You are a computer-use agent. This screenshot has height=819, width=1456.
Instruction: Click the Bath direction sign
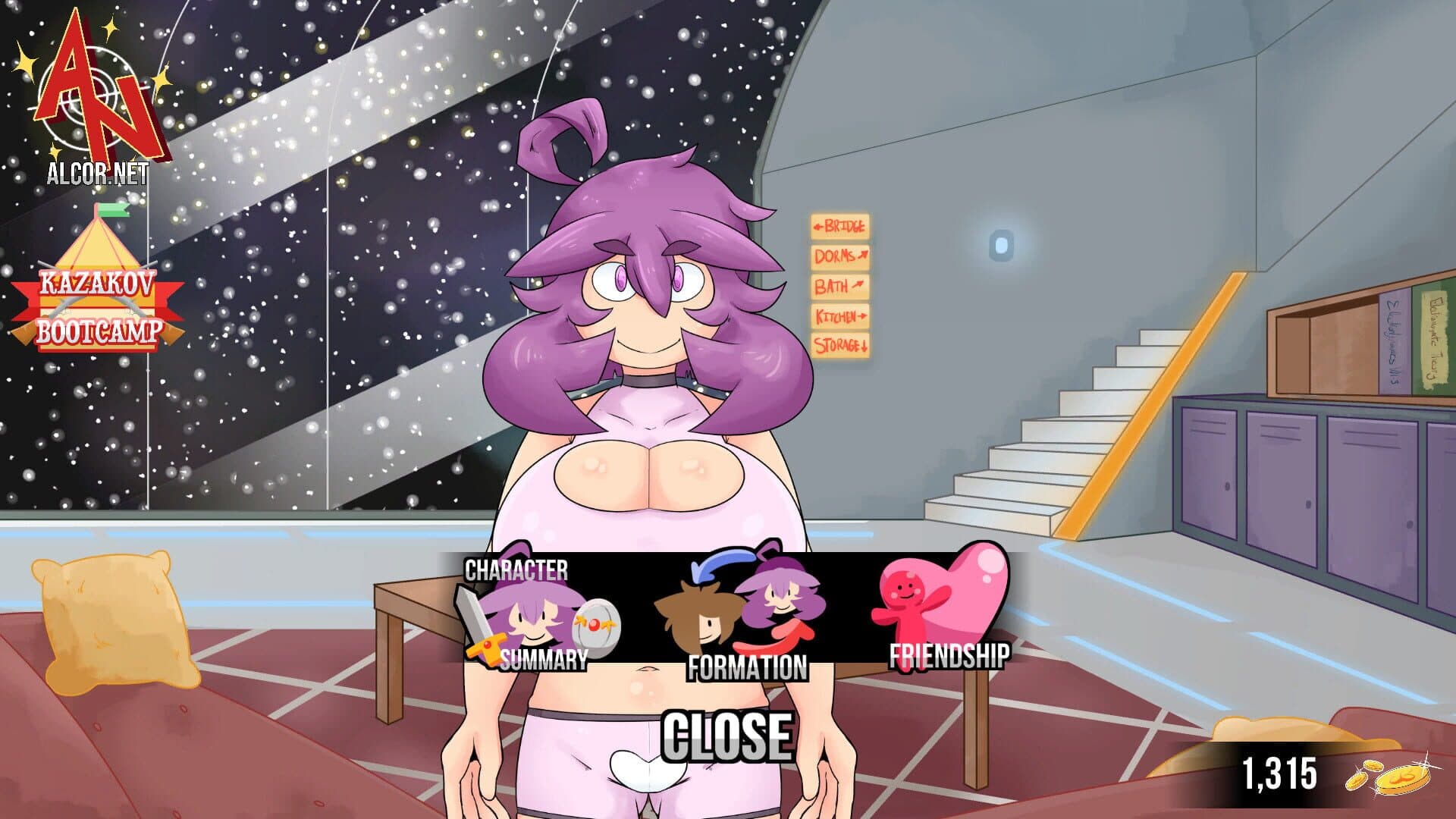tap(838, 287)
